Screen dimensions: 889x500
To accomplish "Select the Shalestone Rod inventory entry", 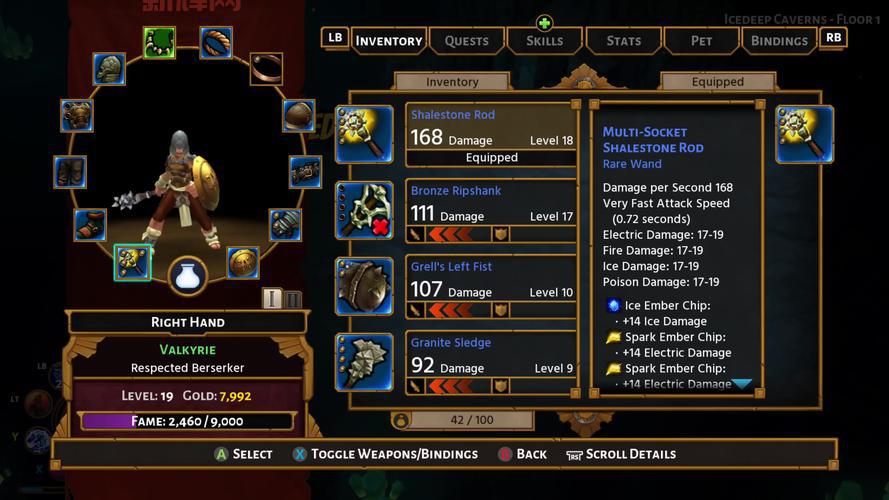I will click(491, 134).
